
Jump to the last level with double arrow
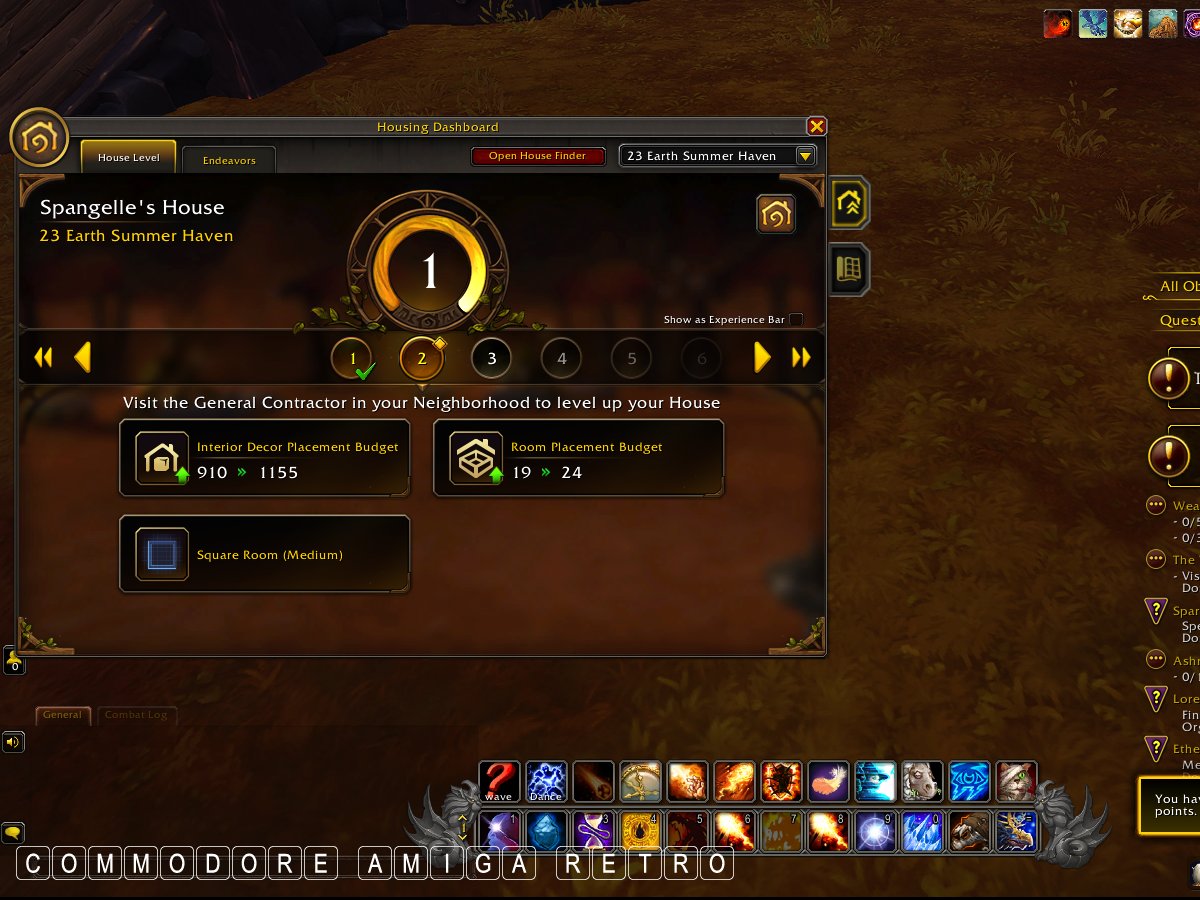[801, 357]
